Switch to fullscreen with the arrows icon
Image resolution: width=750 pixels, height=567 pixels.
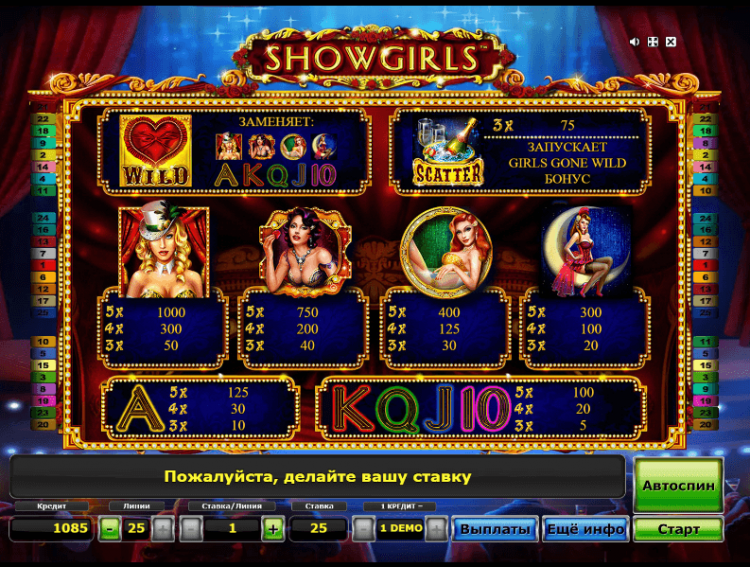[x=652, y=42]
